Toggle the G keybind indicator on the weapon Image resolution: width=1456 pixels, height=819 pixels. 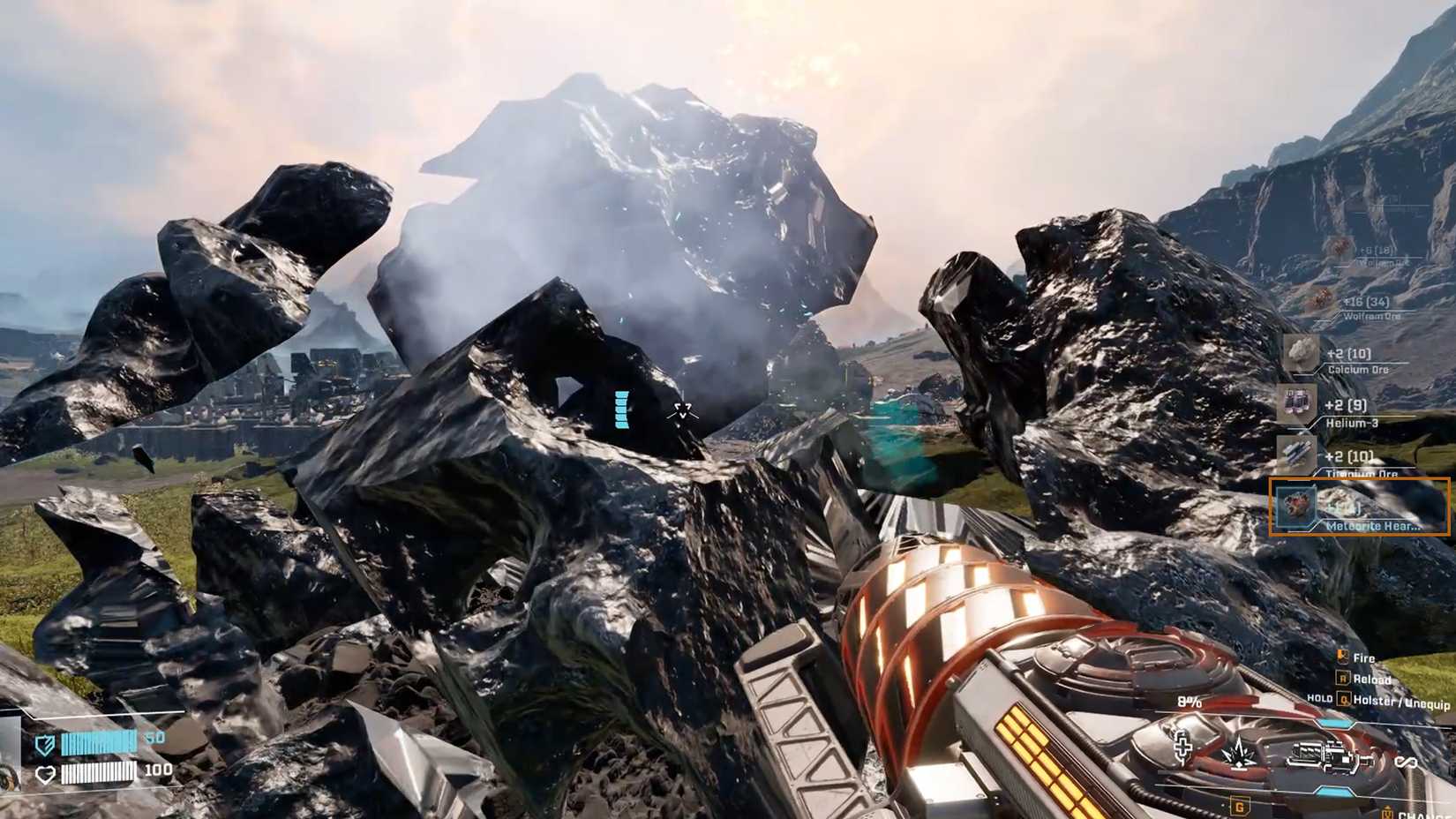(x=1239, y=806)
